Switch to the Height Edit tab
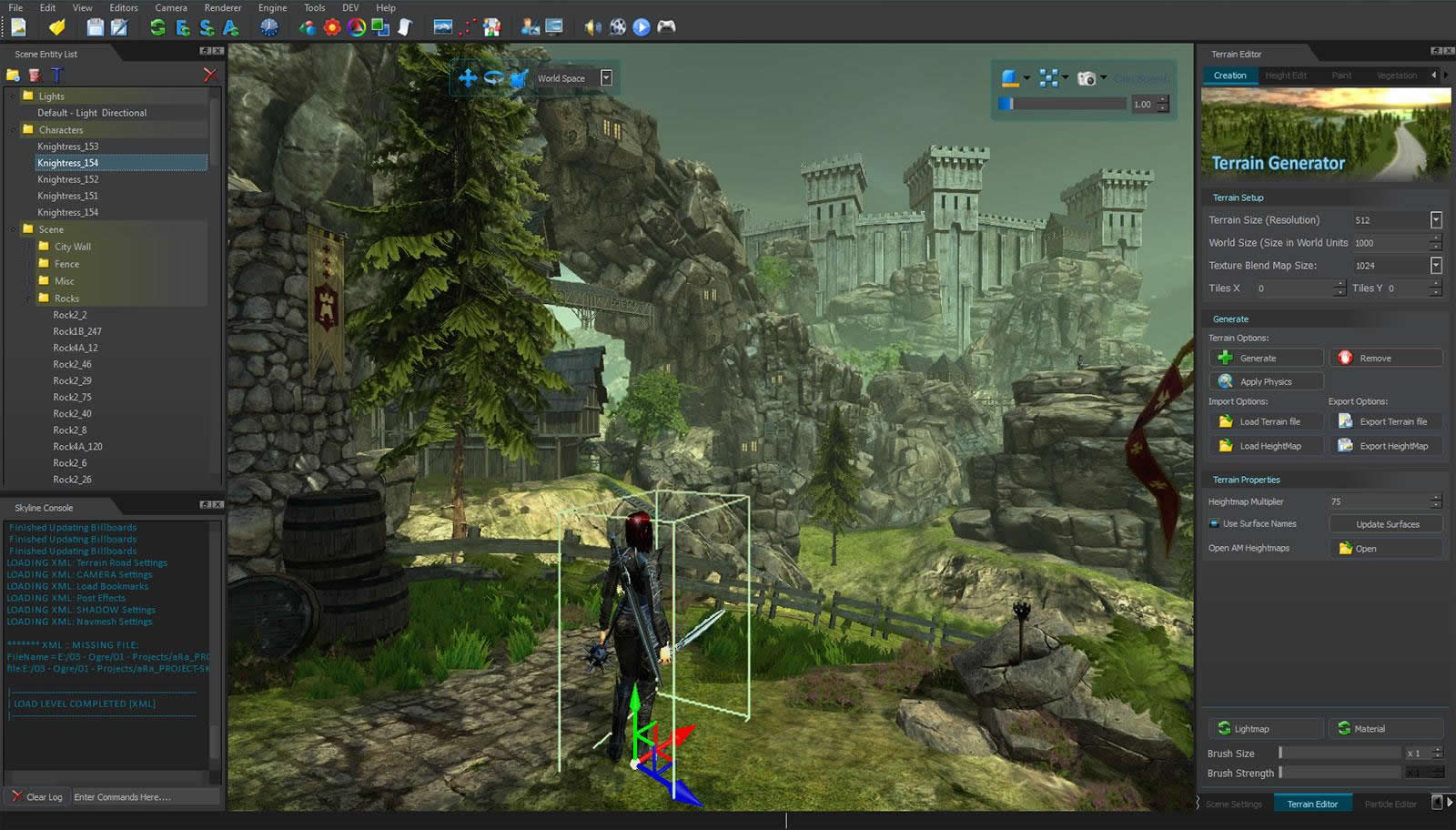The height and width of the screenshot is (830, 1456). [x=1285, y=76]
